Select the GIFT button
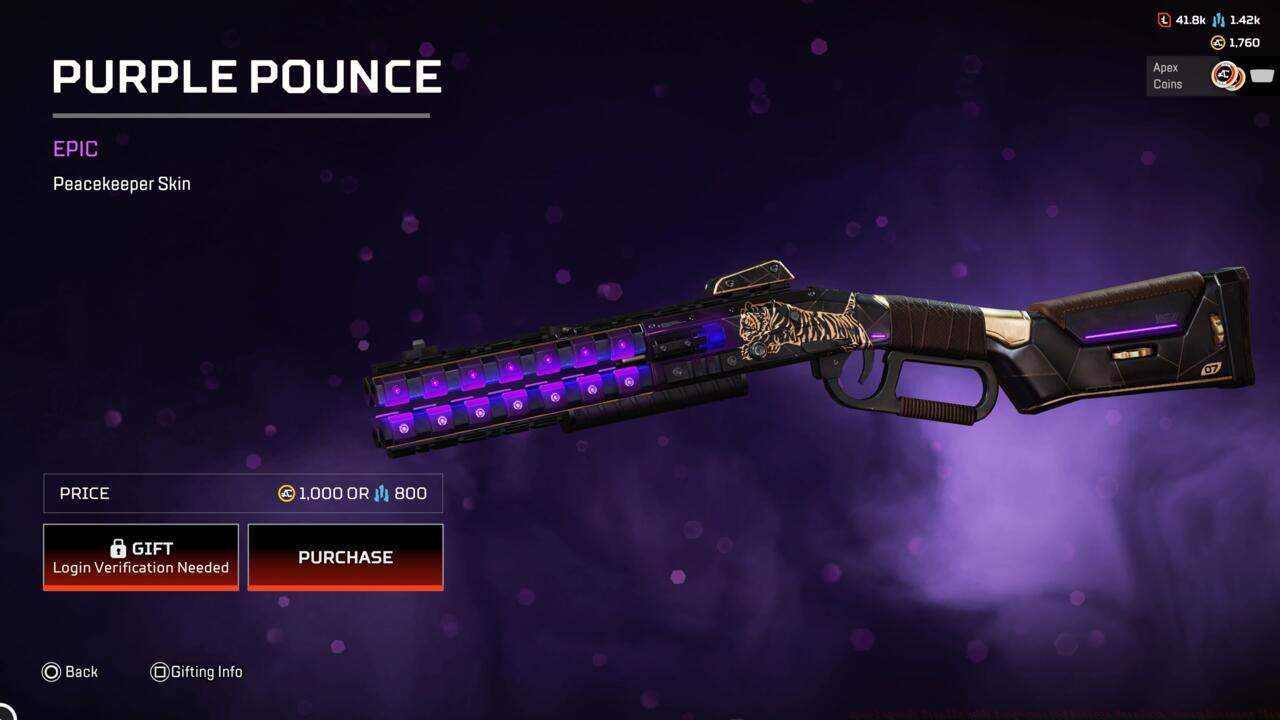 [140, 556]
